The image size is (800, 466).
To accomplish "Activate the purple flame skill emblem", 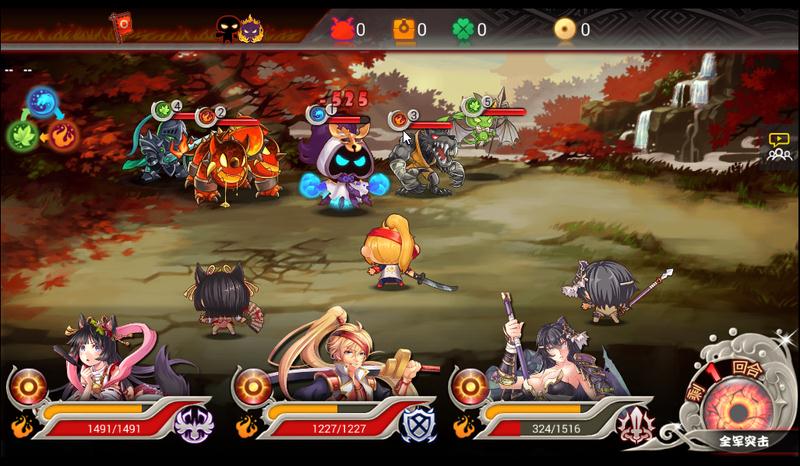I will coord(193,424).
